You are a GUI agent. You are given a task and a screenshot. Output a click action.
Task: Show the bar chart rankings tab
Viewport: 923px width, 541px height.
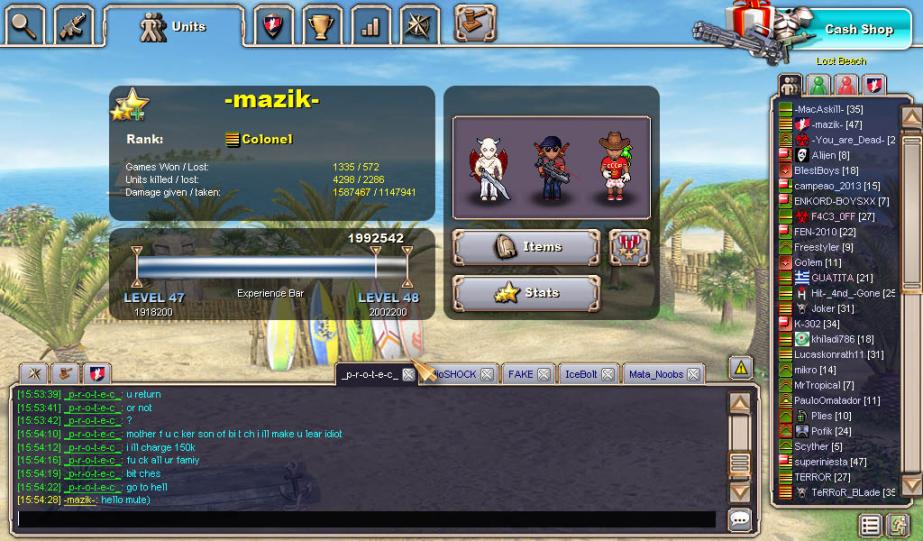(x=371, y=26)
